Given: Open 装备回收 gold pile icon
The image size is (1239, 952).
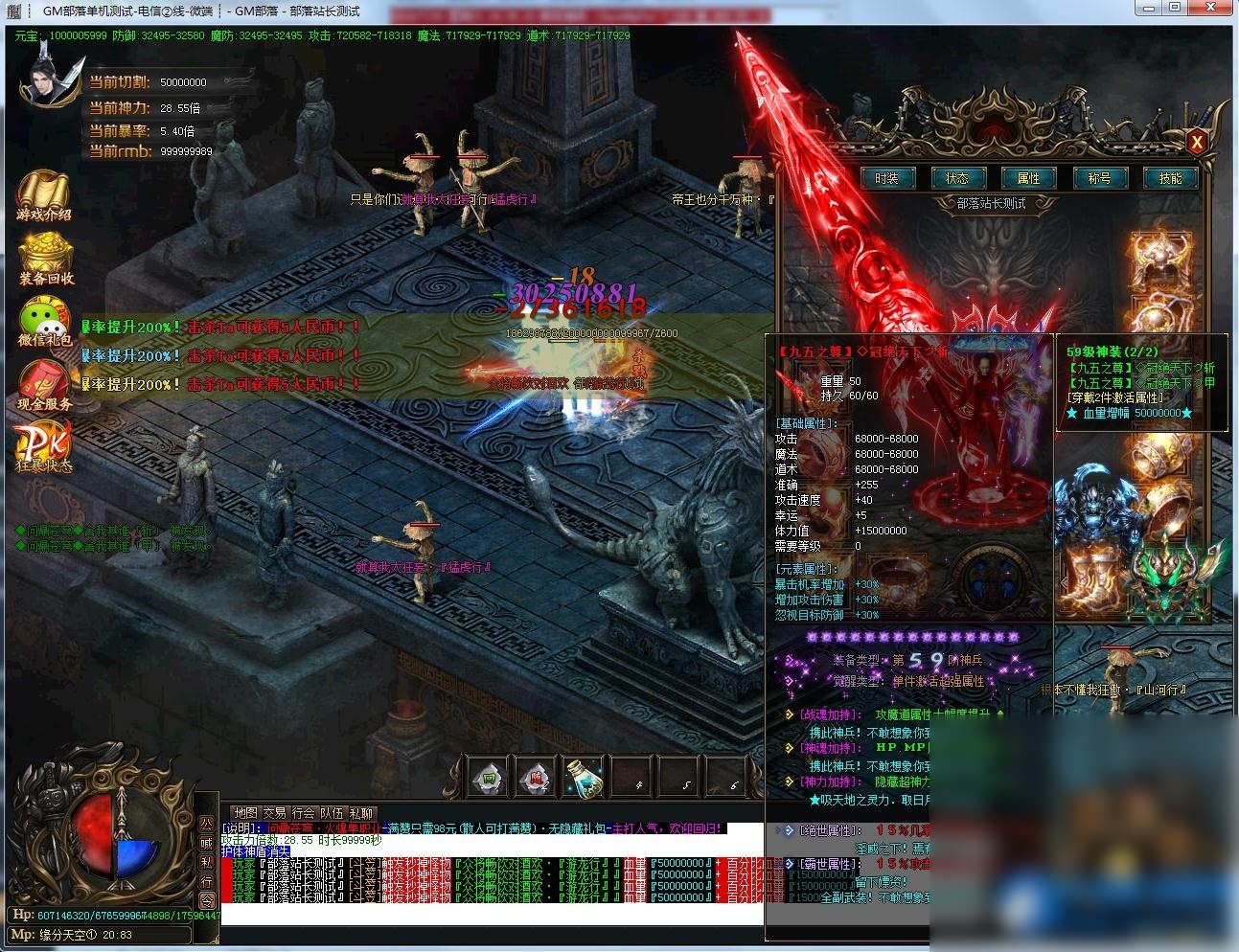Looking at the screenshot, I should click(x=45, y=259).
